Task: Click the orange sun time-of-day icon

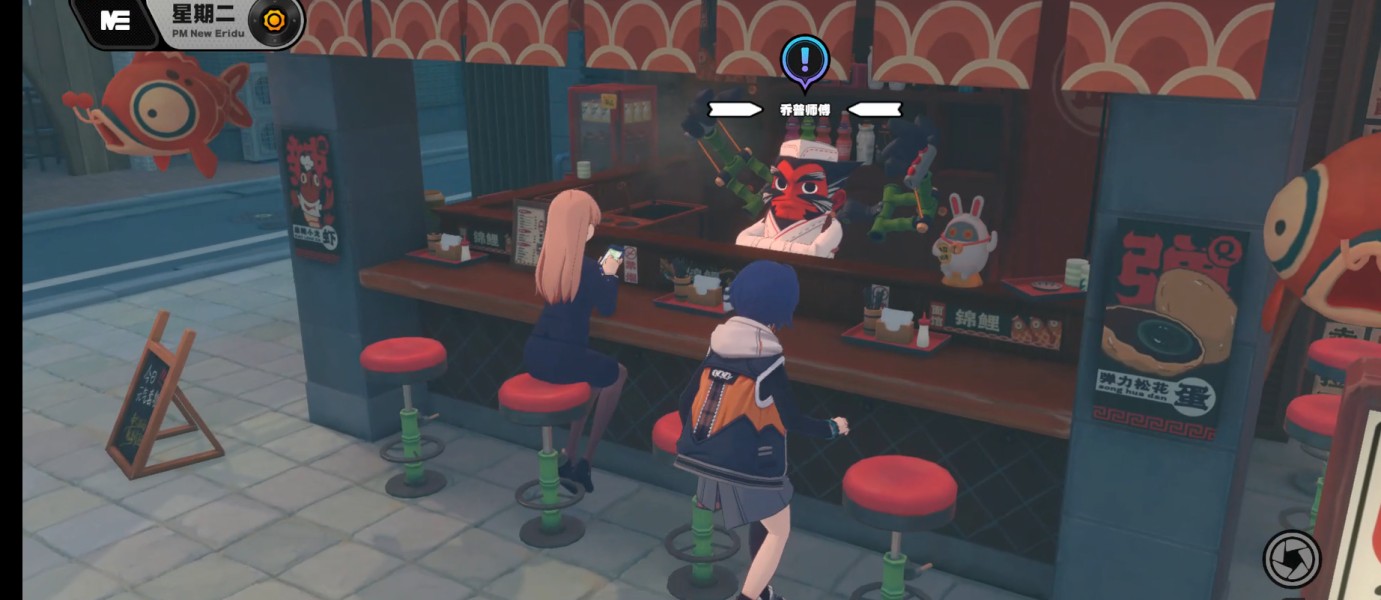Action: coord(274,20)
